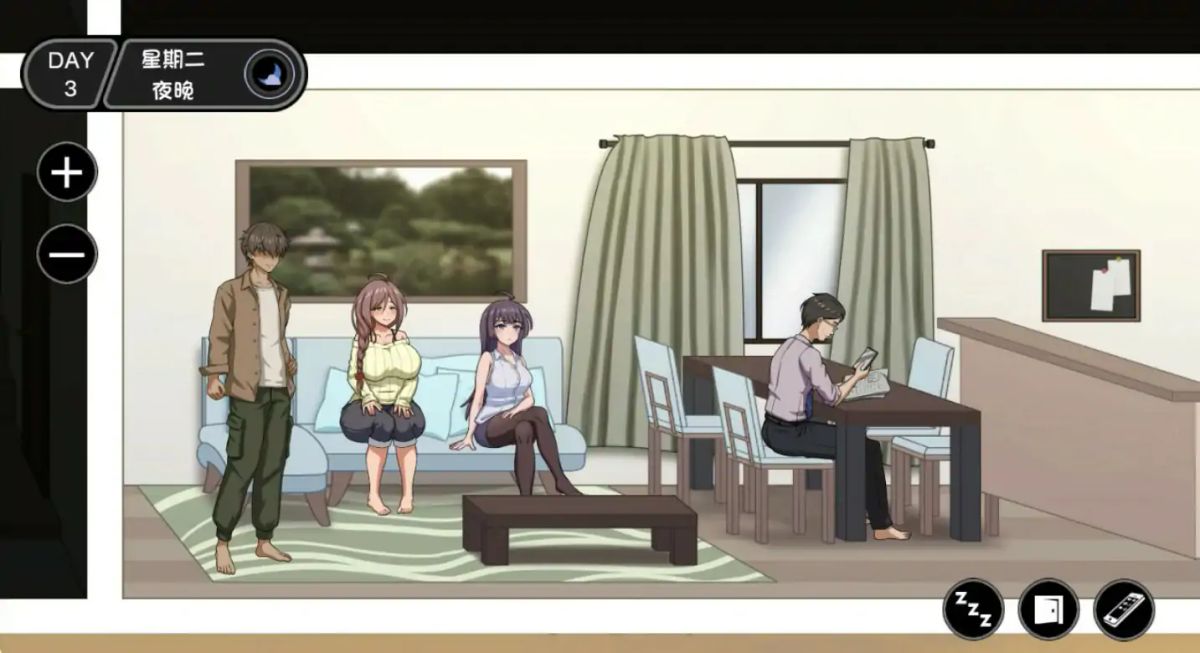Click the plus zoom-in button
The width and height of the screenshot is (1200, 653).
67,173
